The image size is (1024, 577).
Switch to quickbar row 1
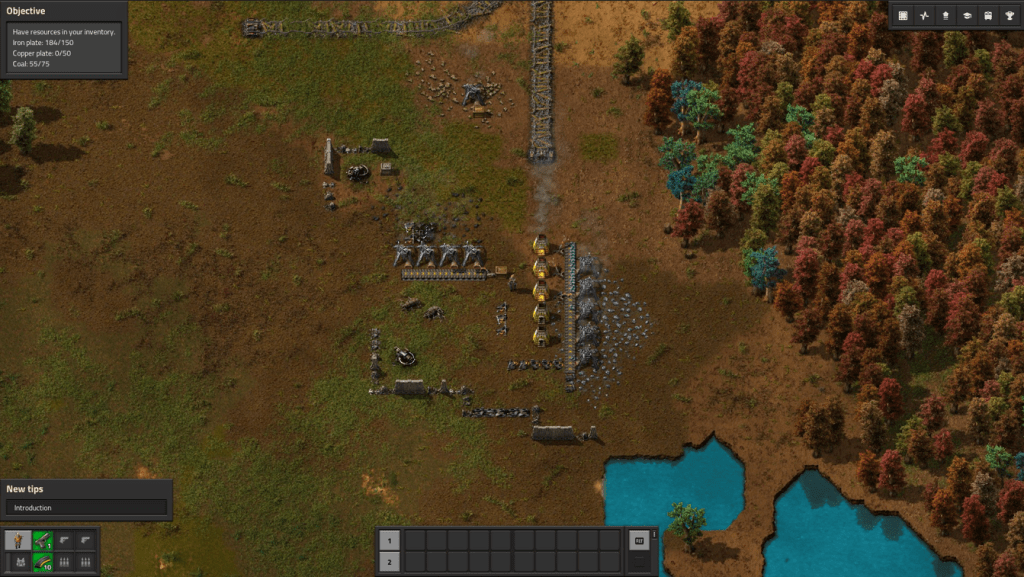(x=390, y=540)
